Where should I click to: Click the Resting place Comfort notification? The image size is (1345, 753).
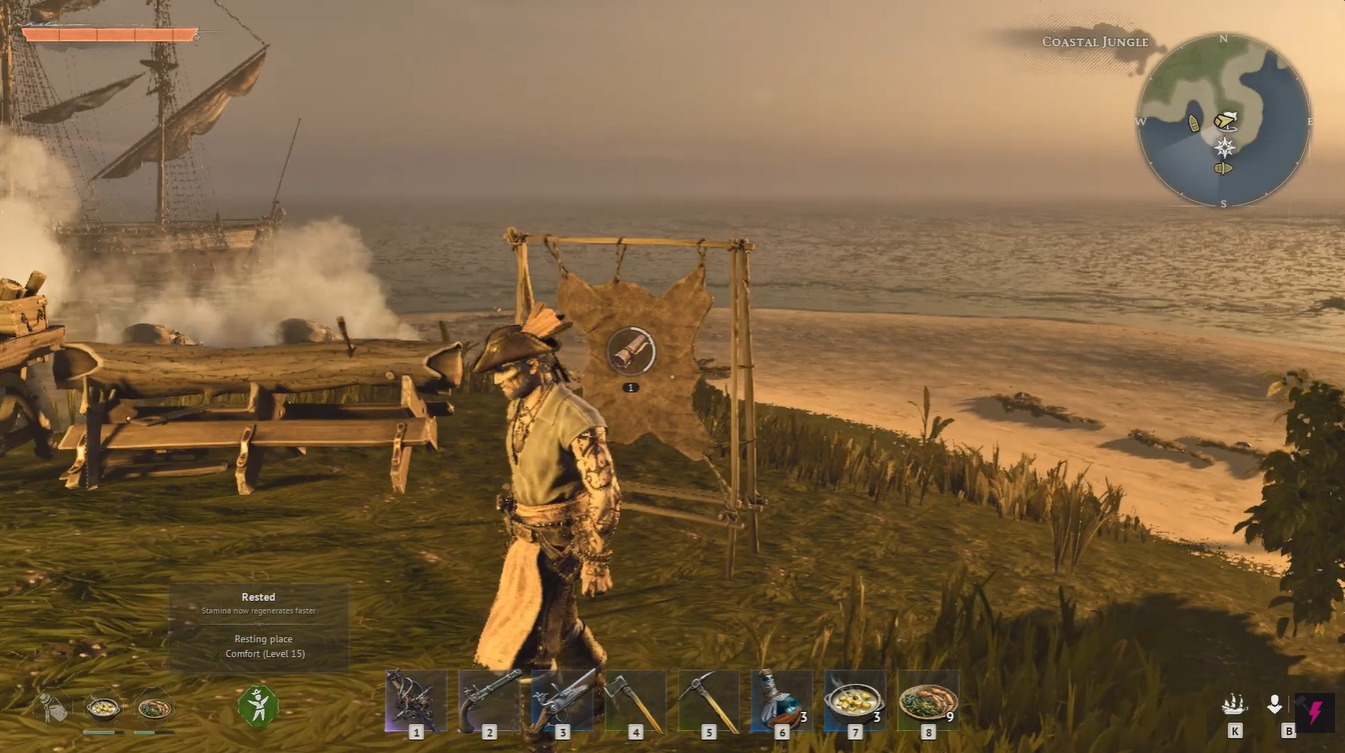click(x=263, y=645)
